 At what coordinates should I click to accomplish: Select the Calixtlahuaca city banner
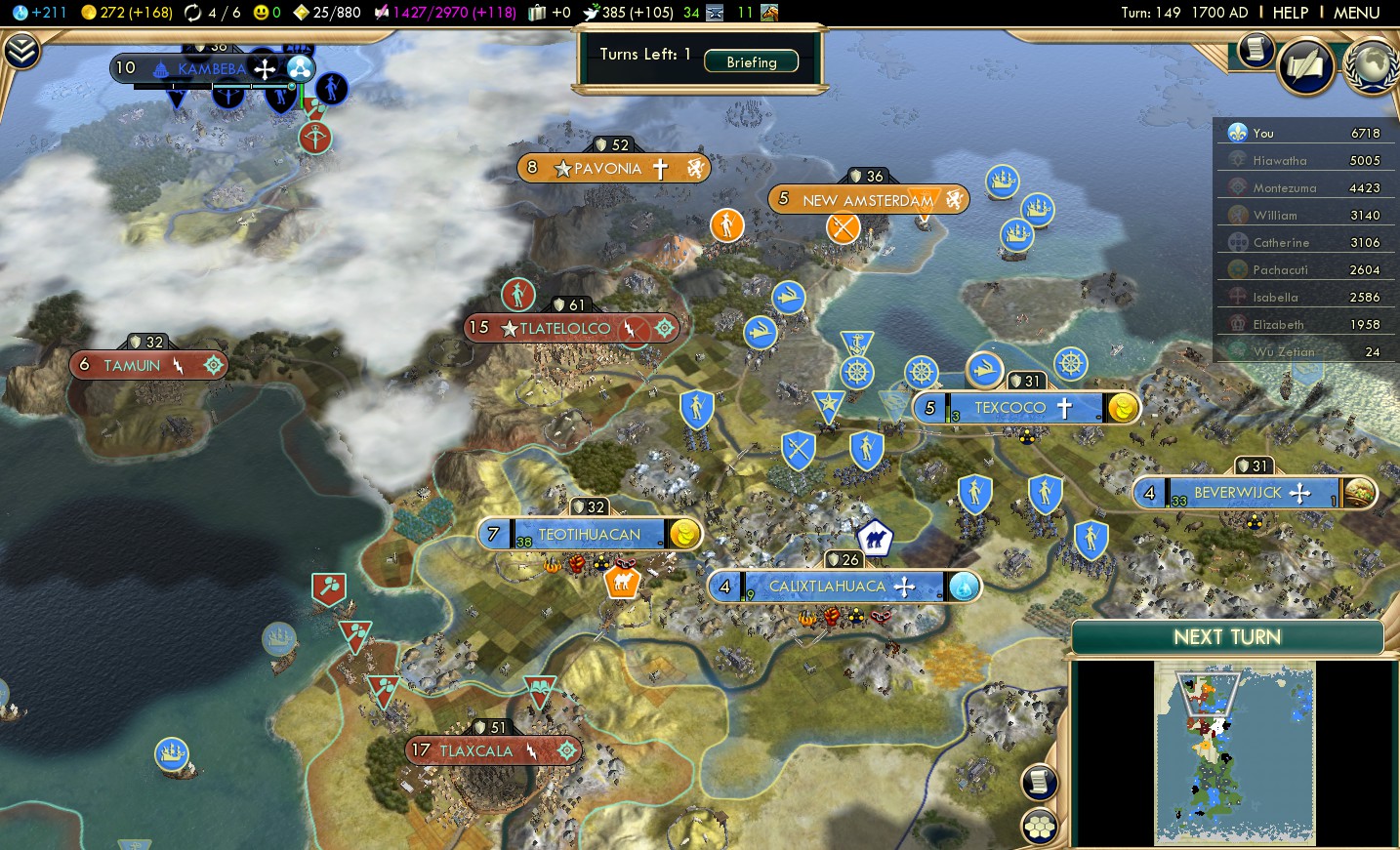pos(826,587)
